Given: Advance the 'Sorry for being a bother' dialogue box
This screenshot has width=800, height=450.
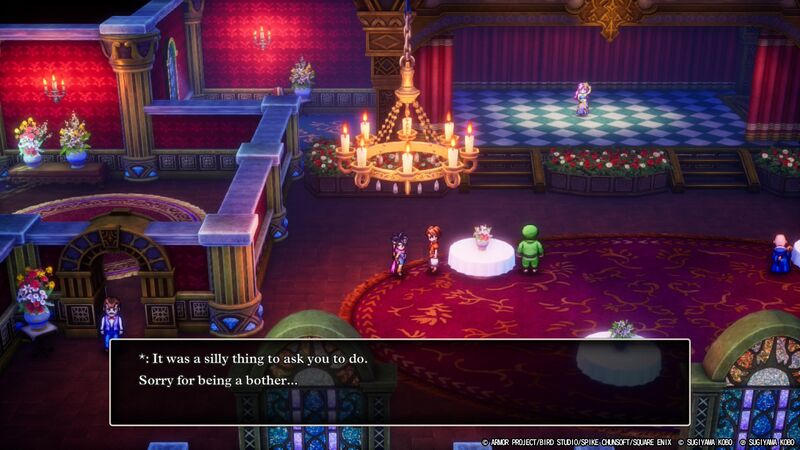Looking at the screenshot, I should tap(399, 382).
